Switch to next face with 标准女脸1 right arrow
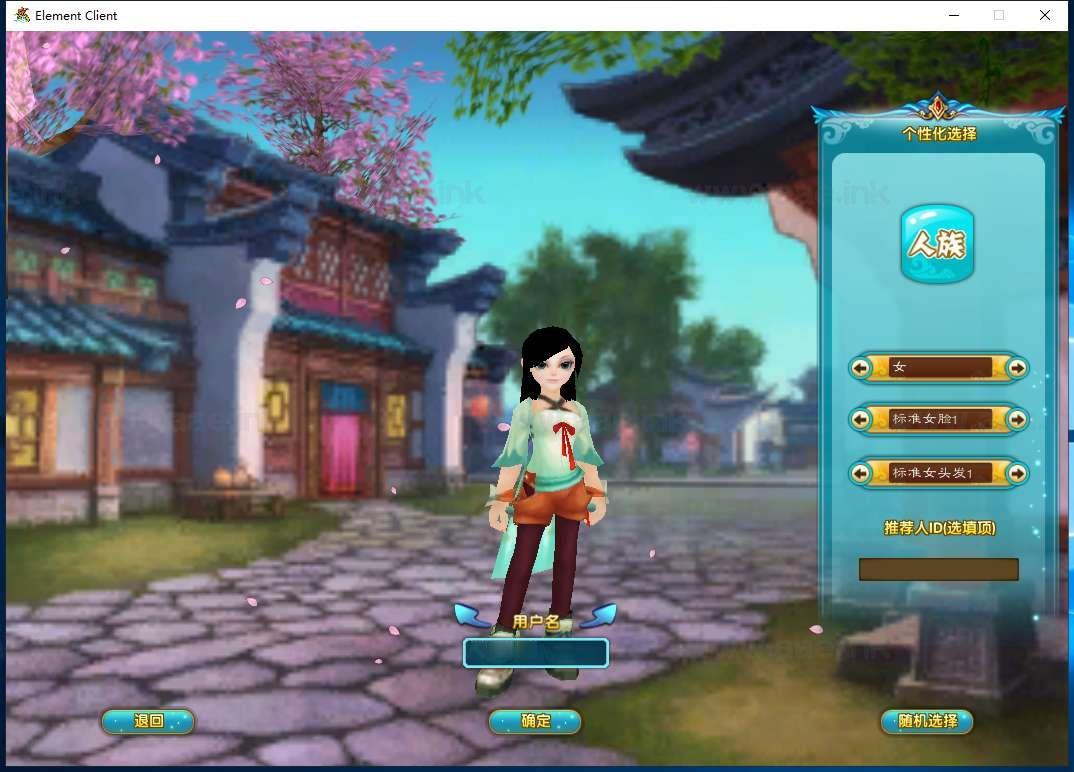Image resolution: width=1074 pixels, height=772 pixels. coord(1017,420)
